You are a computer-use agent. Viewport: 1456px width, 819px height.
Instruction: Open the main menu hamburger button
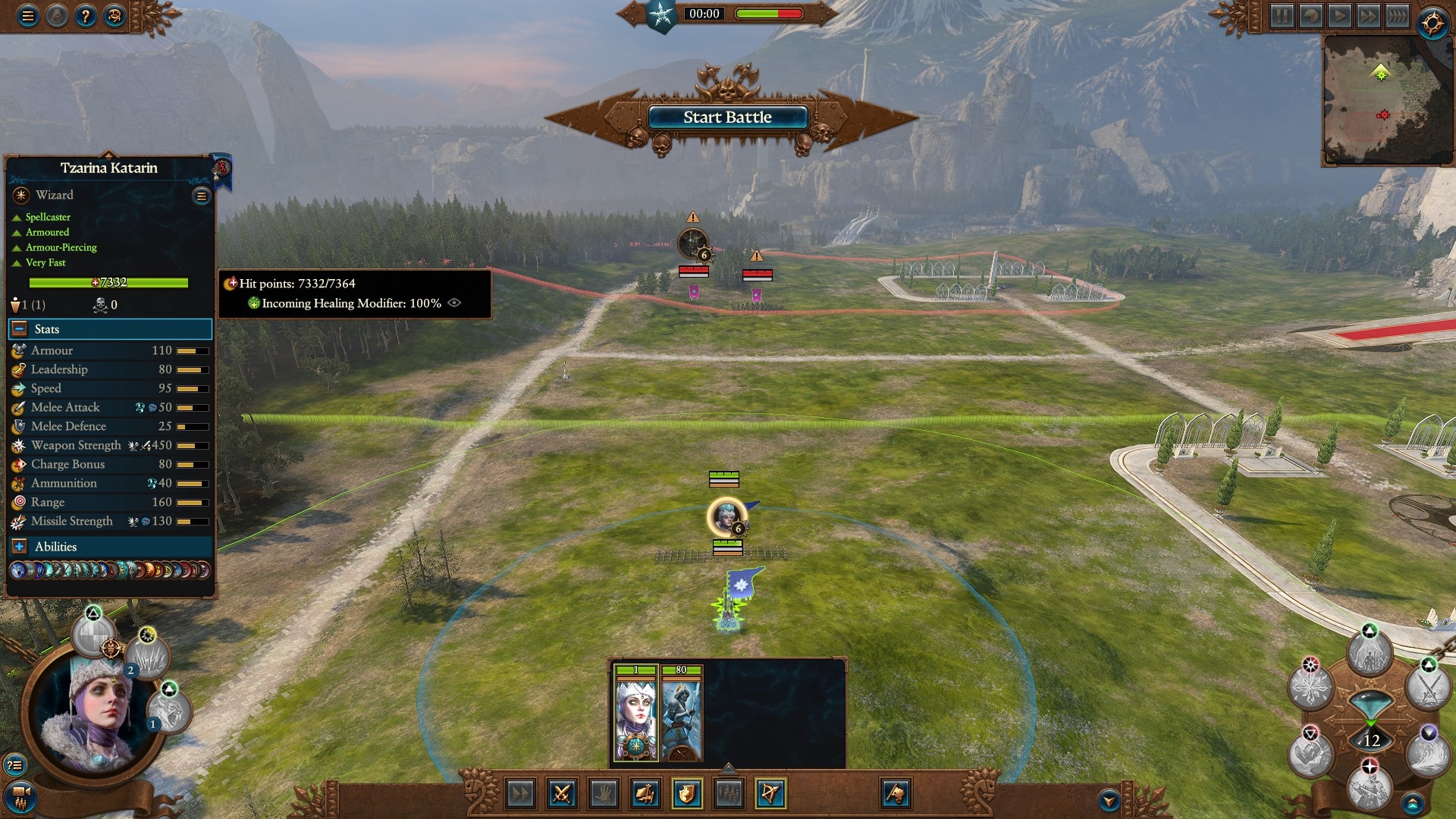(x=28, y=15)
